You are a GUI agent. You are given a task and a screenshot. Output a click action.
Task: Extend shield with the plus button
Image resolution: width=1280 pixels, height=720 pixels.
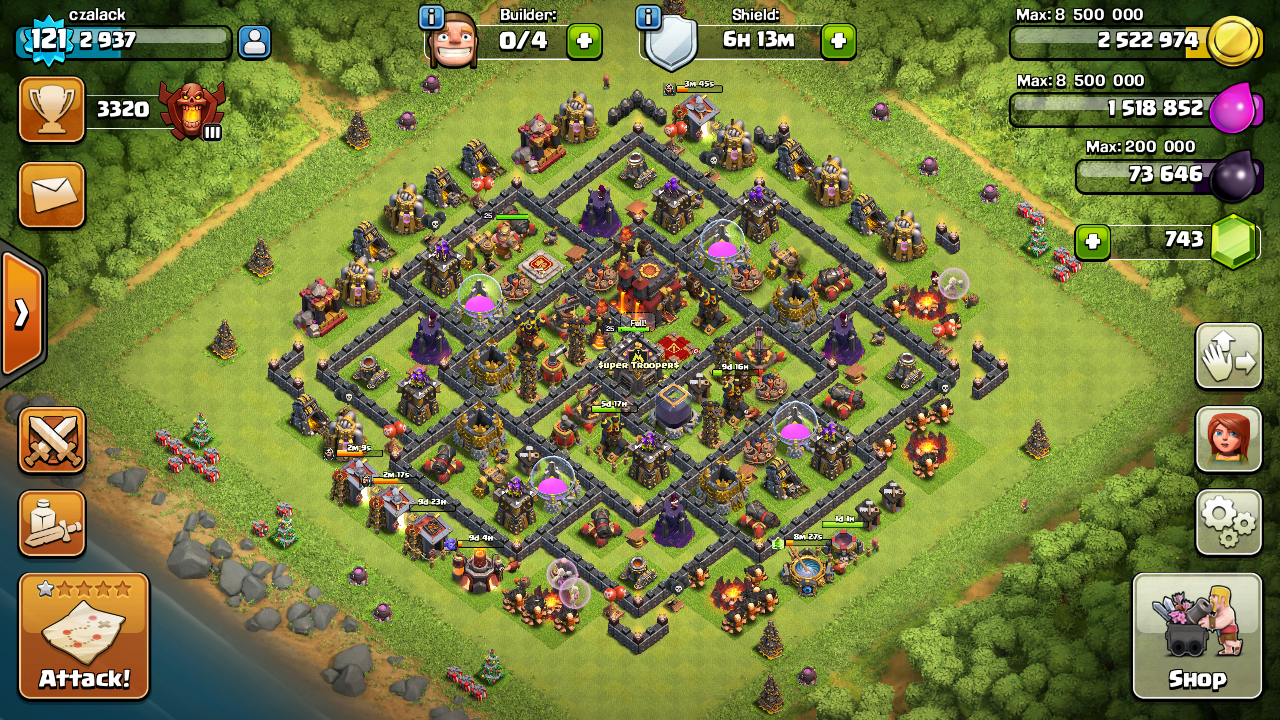(x=838, y=42)
